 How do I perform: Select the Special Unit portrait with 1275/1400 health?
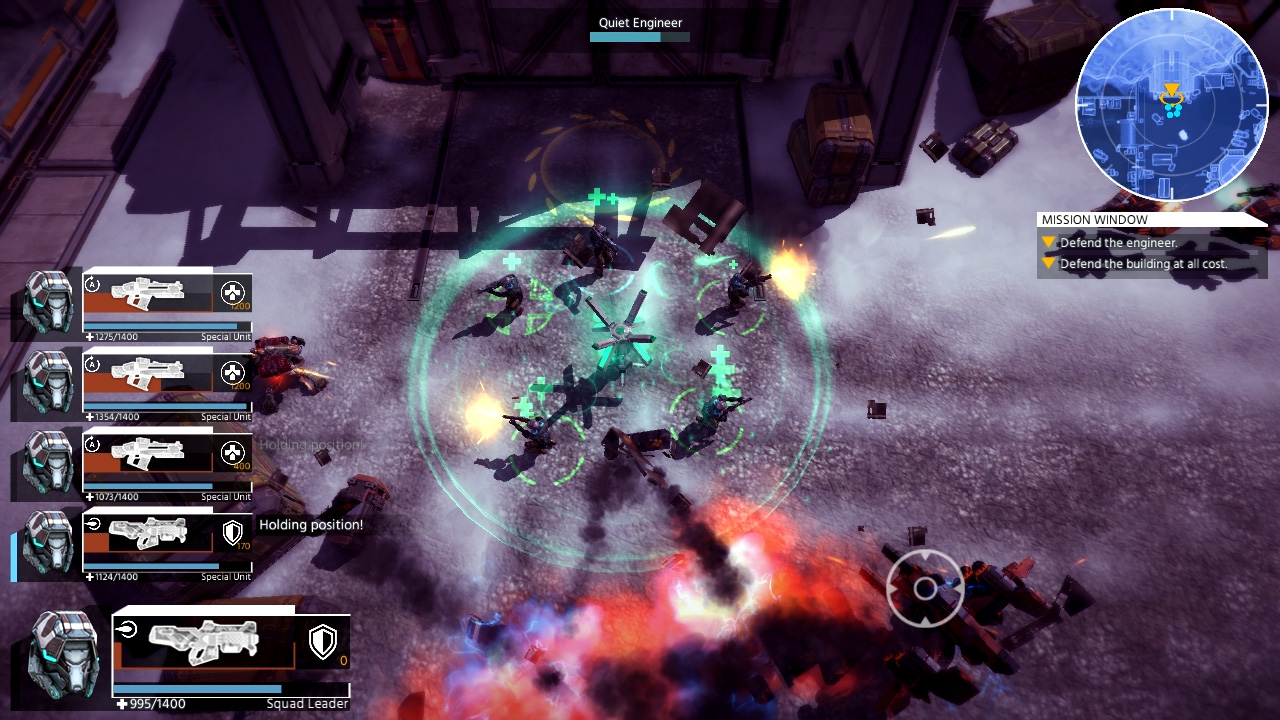pyautogui.click(x=48, y=302)
